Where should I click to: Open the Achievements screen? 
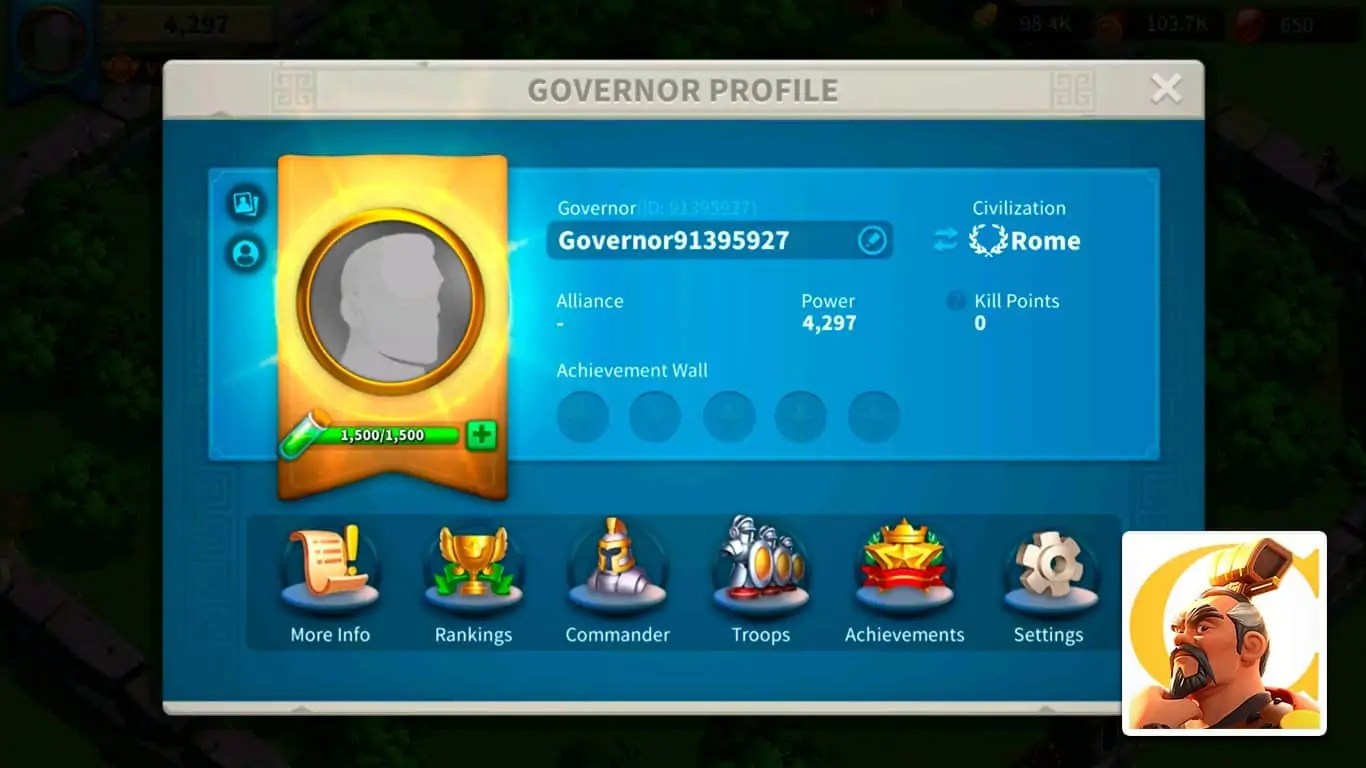904,580
